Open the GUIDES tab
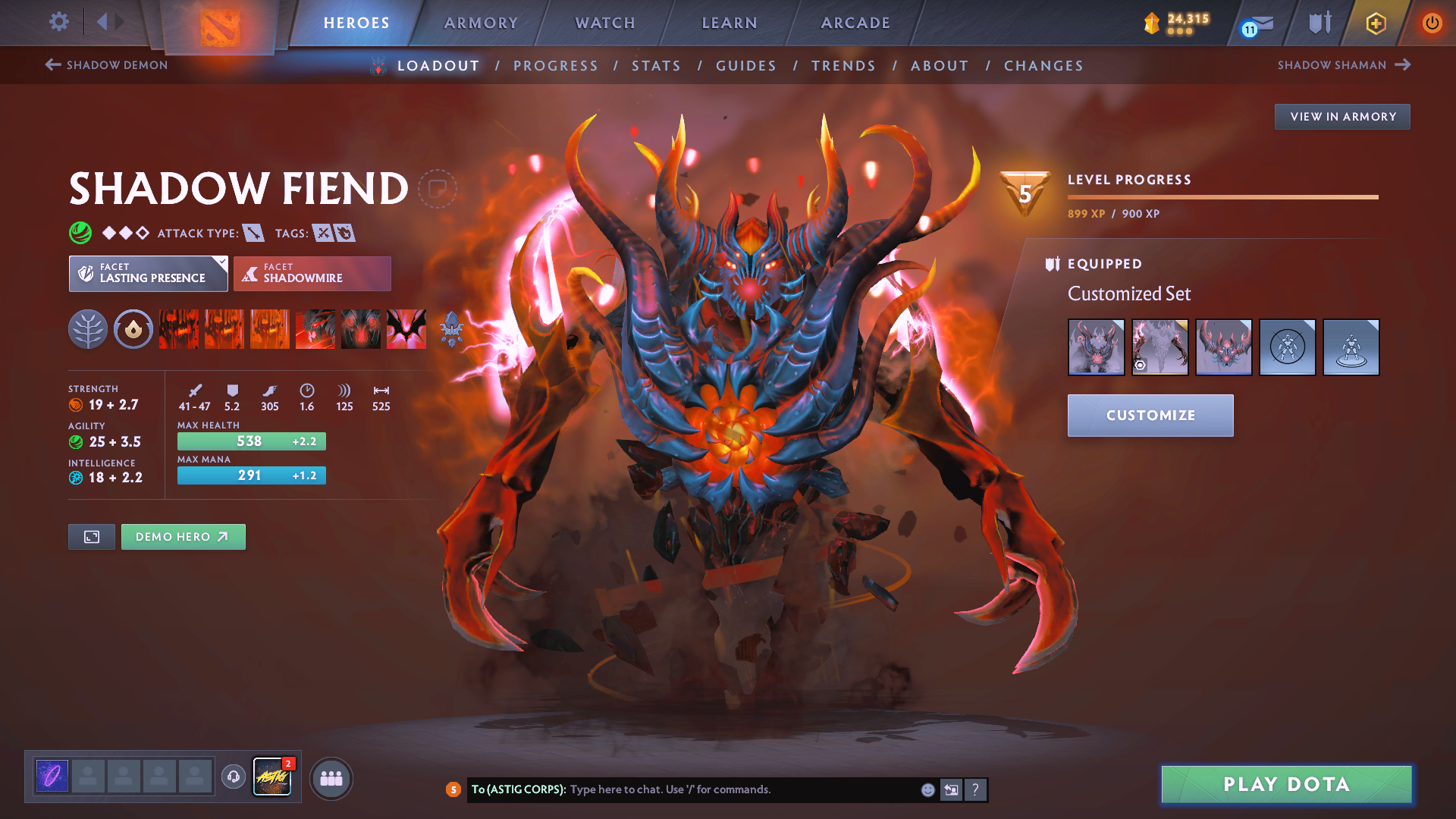This screenshot has height=819, width=1456. pos(745,66)
